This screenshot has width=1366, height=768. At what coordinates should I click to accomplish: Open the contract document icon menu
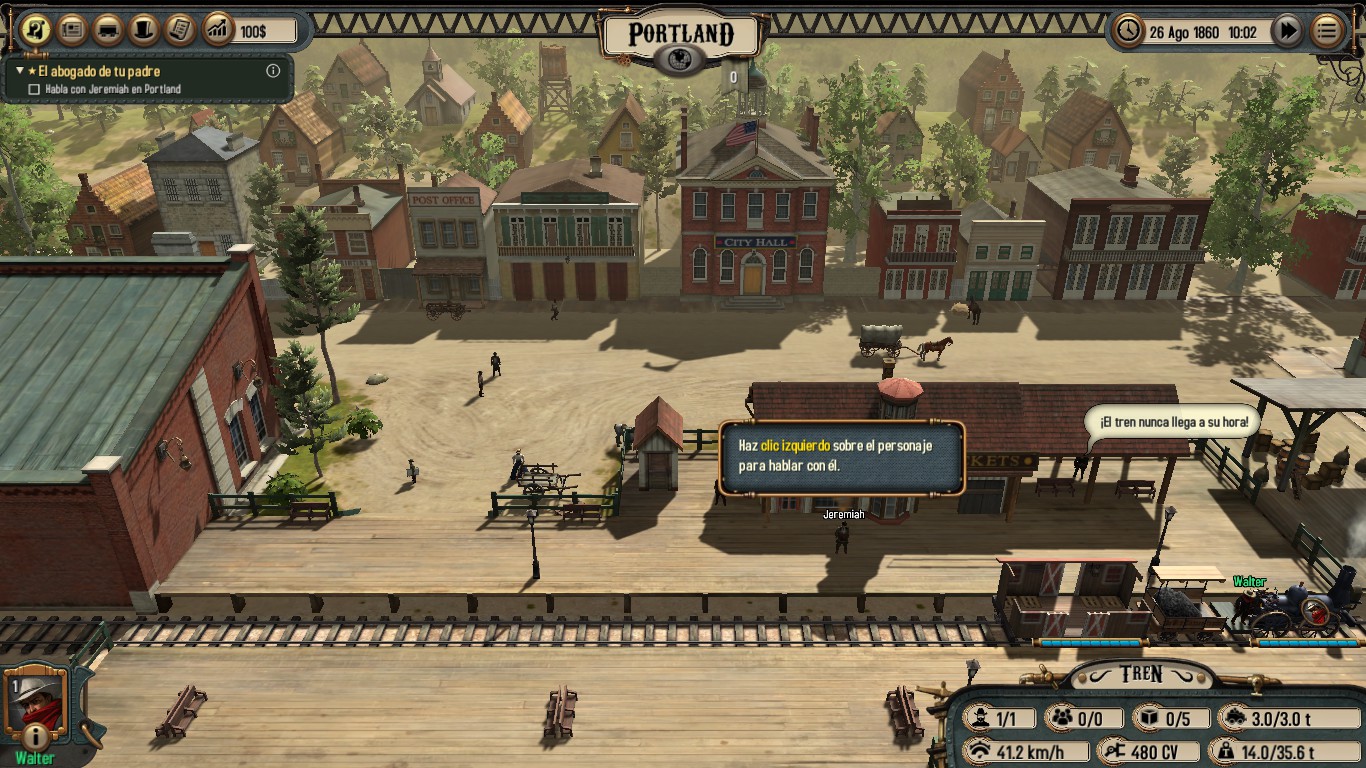tap(180, 30)
